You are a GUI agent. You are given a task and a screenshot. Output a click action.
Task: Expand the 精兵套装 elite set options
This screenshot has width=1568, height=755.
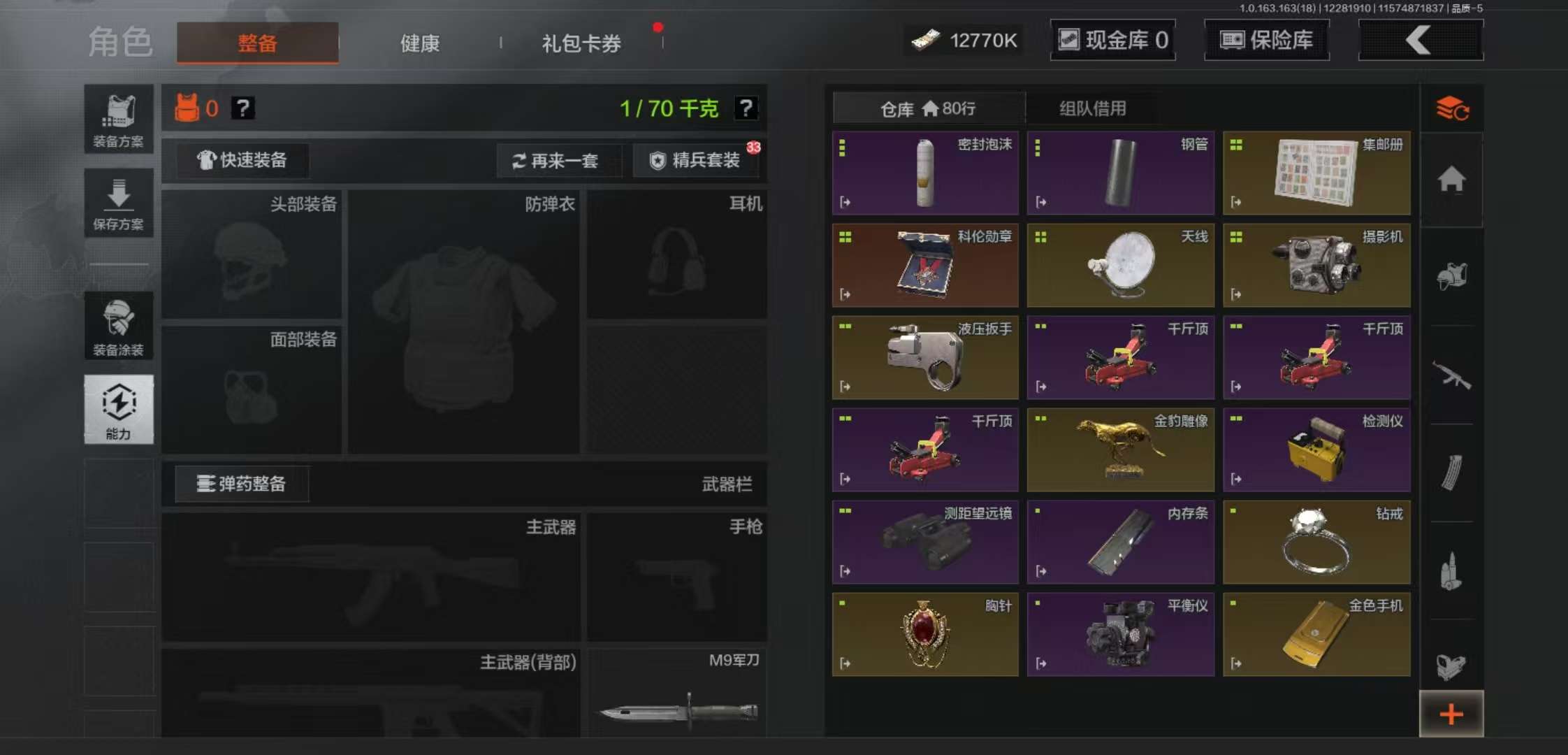696,160
